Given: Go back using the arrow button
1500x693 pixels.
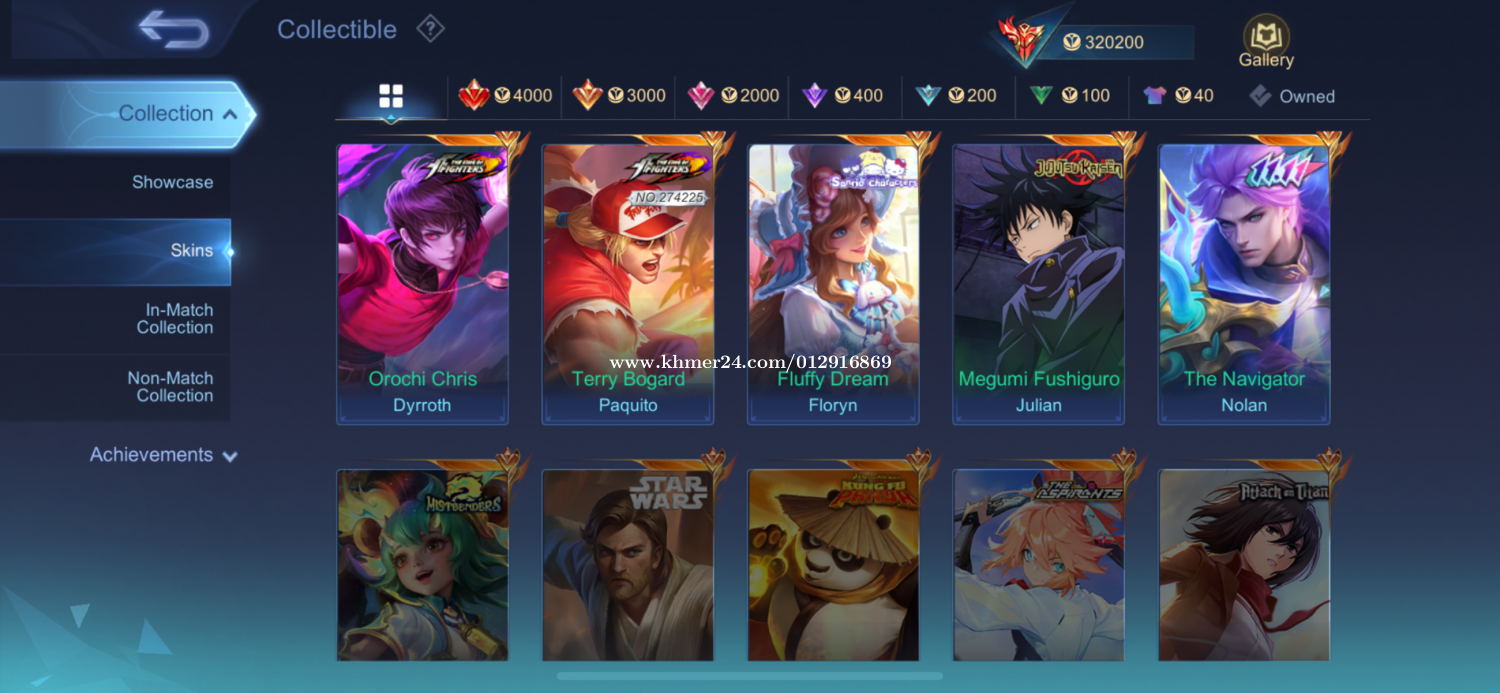Looking at the screenshot, I should 174,29.
